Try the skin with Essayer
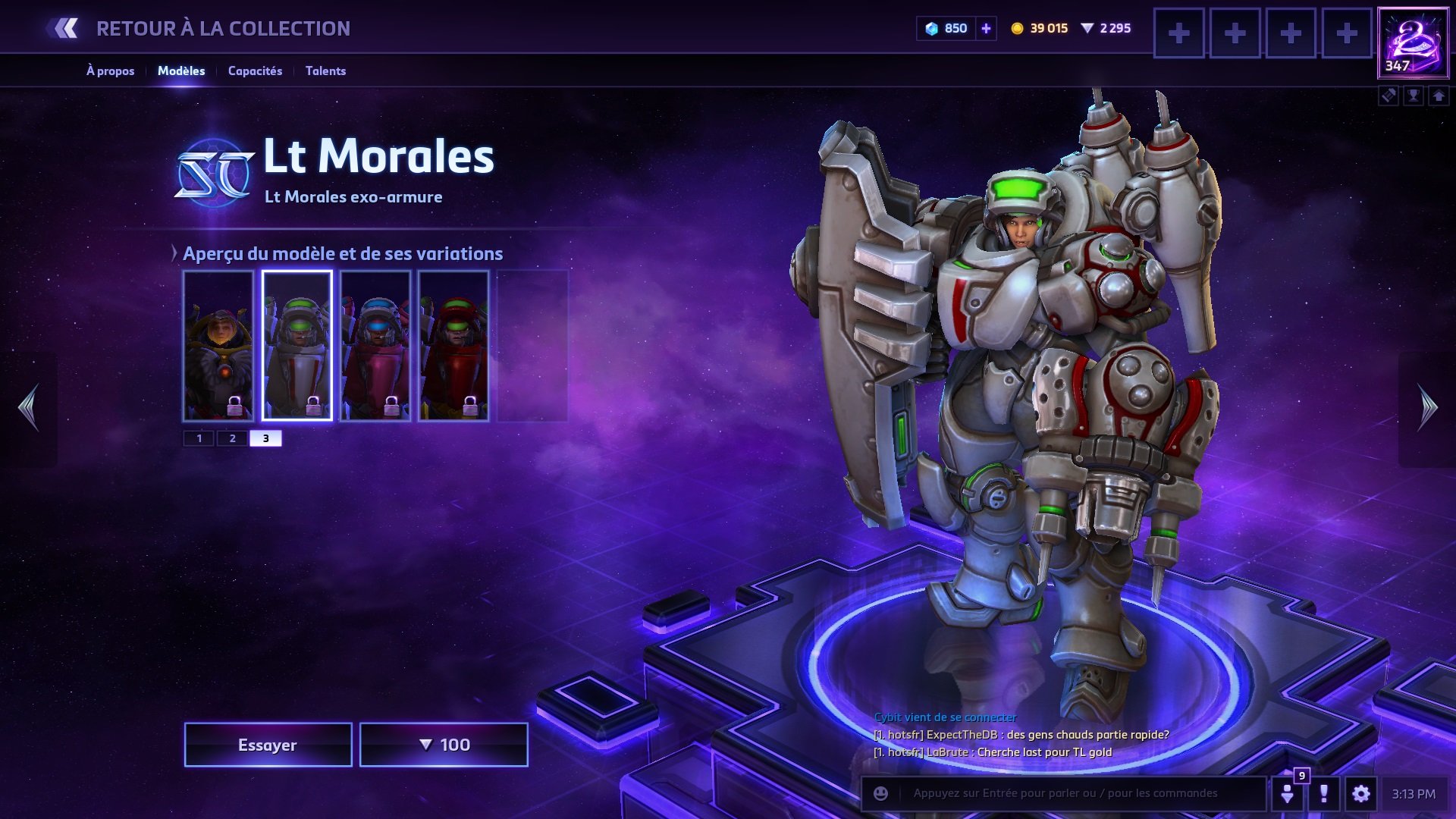 [x=268, y=745]
